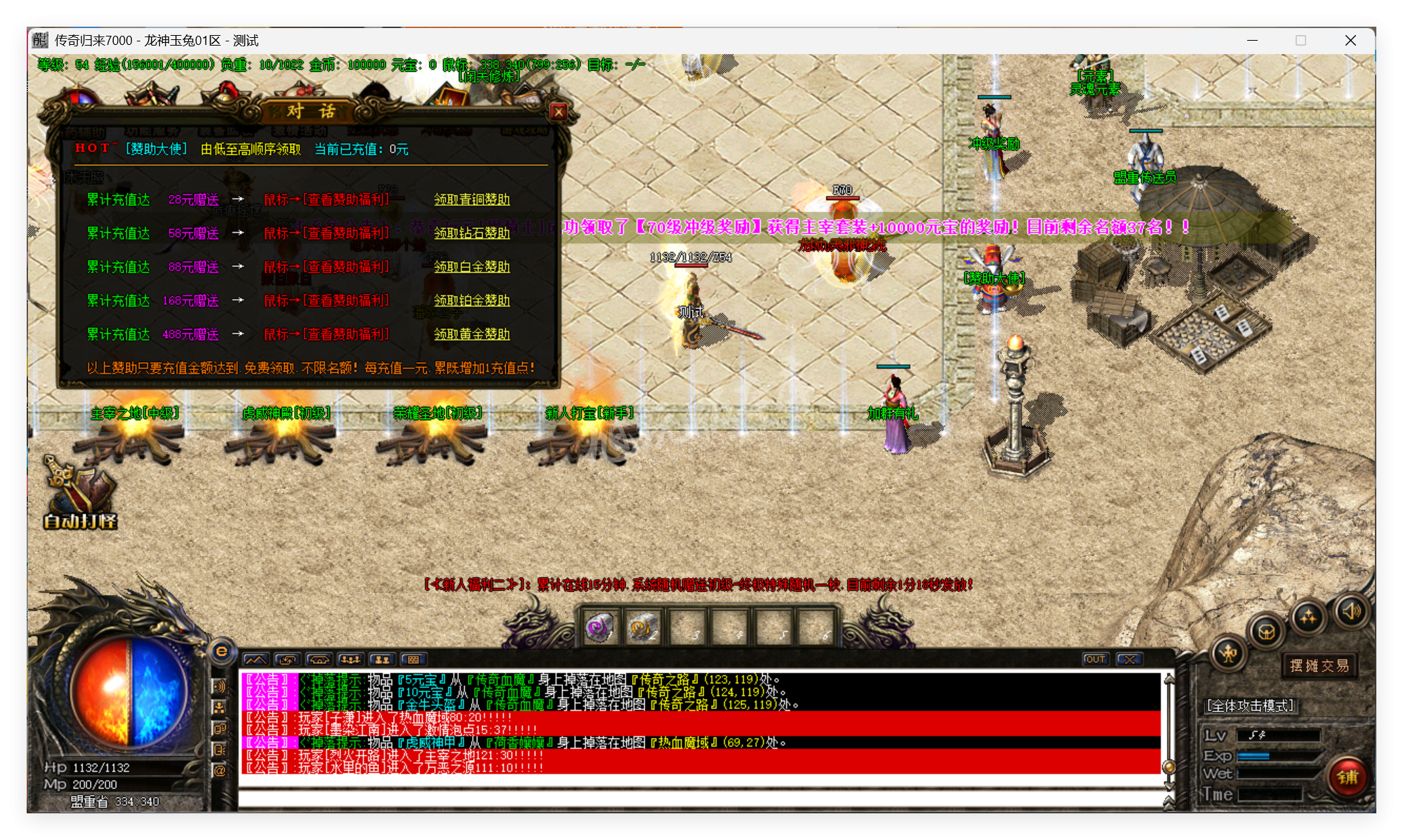The width and height of the screenshot is (1403, 840).
Task: Claim 领取青铜赞助 reward link
Action: coord(471,199)
